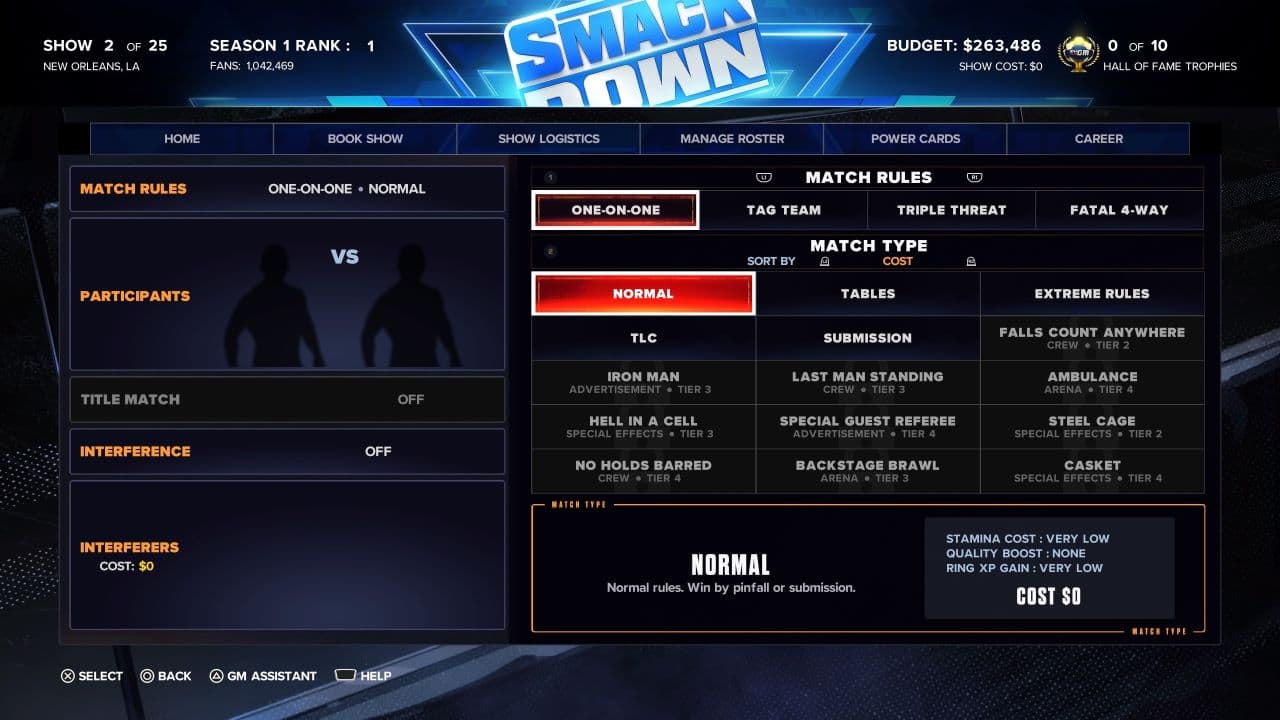Choose the Steel Cage match type

1092,426
